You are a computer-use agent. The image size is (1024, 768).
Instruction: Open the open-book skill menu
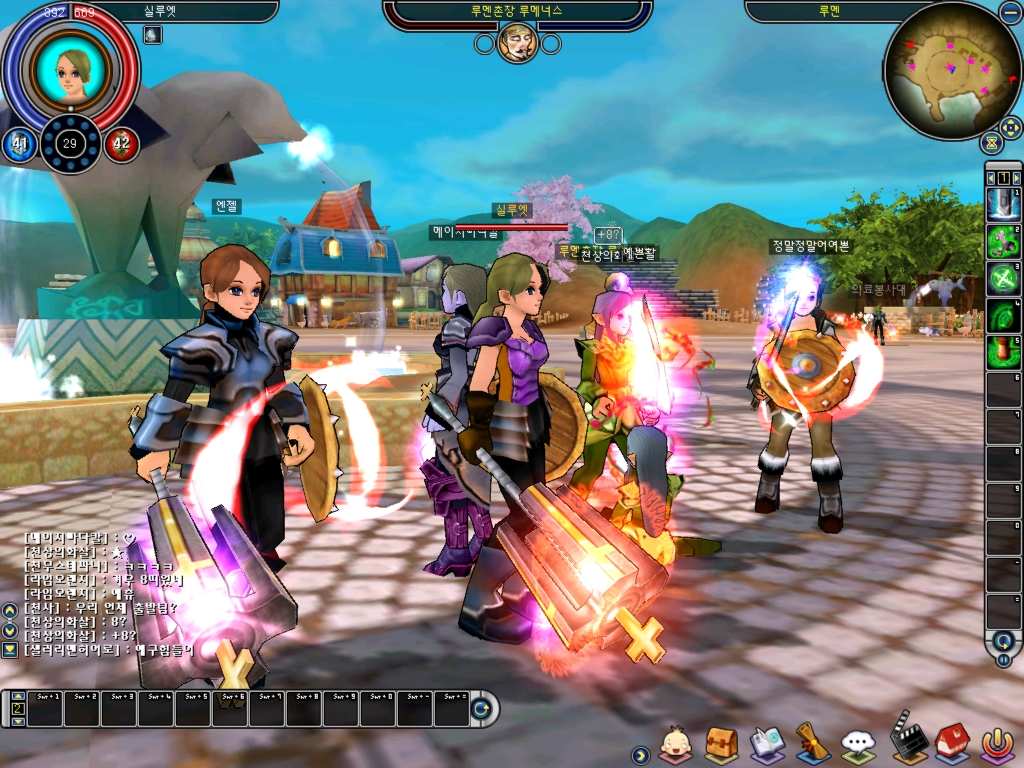coord(767,744)
